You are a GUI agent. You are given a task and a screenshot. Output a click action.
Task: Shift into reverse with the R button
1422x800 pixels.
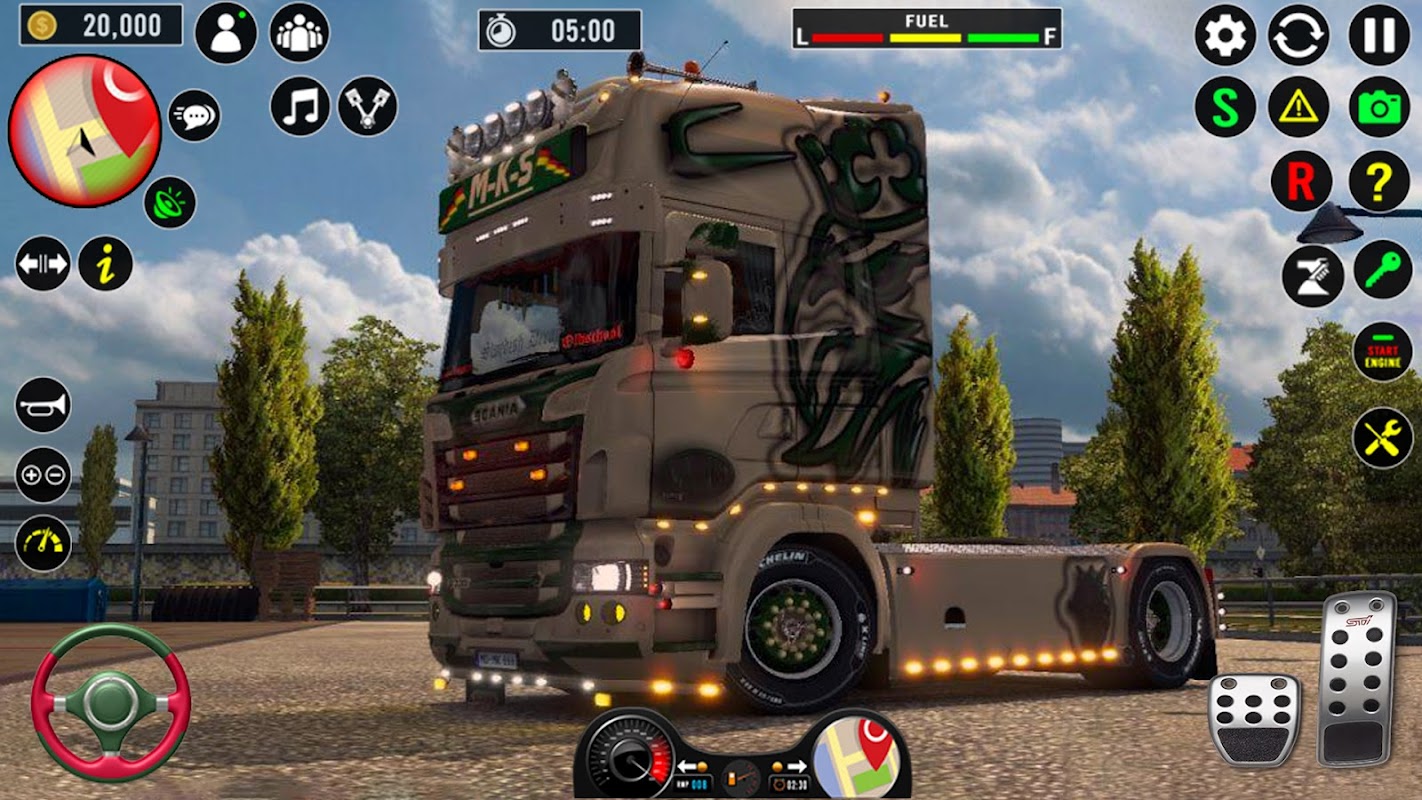pyautogui.click(x=1301, y=181)
